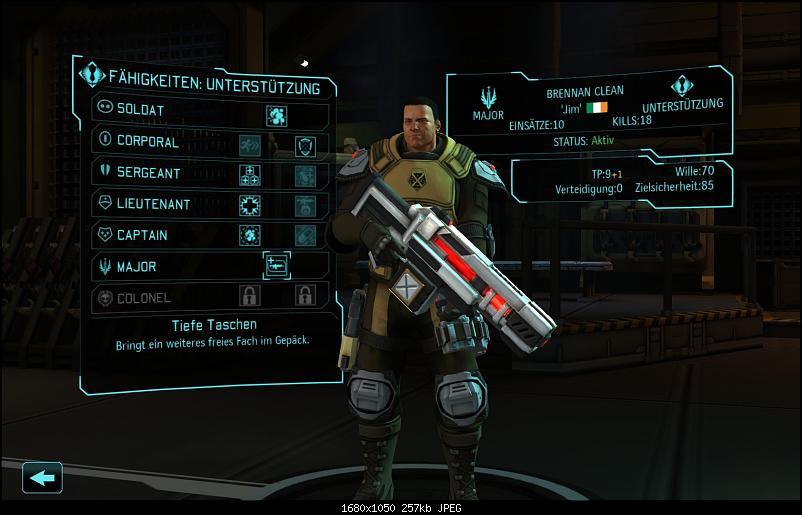Select the dimmed right Lieutenant ability
Viewport: 802px width, 515px height.
305,206
